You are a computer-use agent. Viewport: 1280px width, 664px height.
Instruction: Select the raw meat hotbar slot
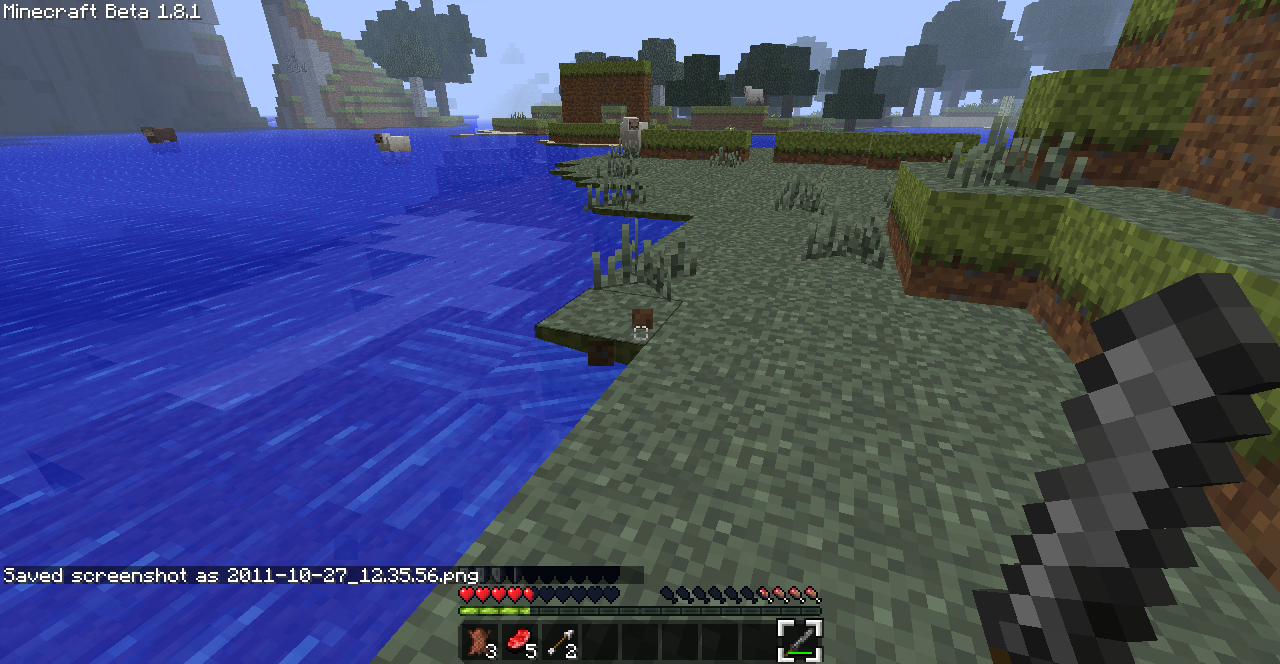coord(520,640)
